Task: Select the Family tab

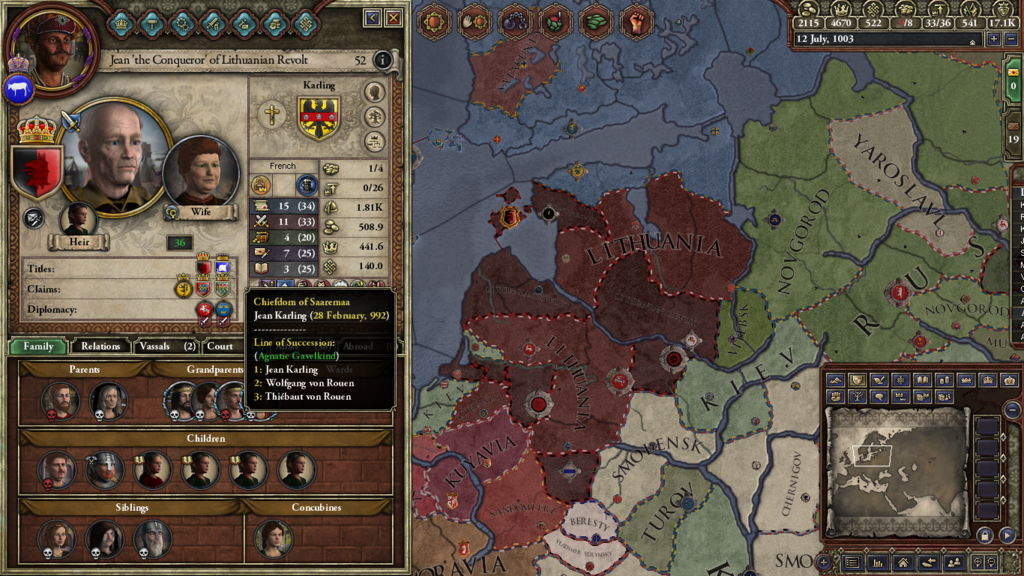Action: [x=38, y=346]
